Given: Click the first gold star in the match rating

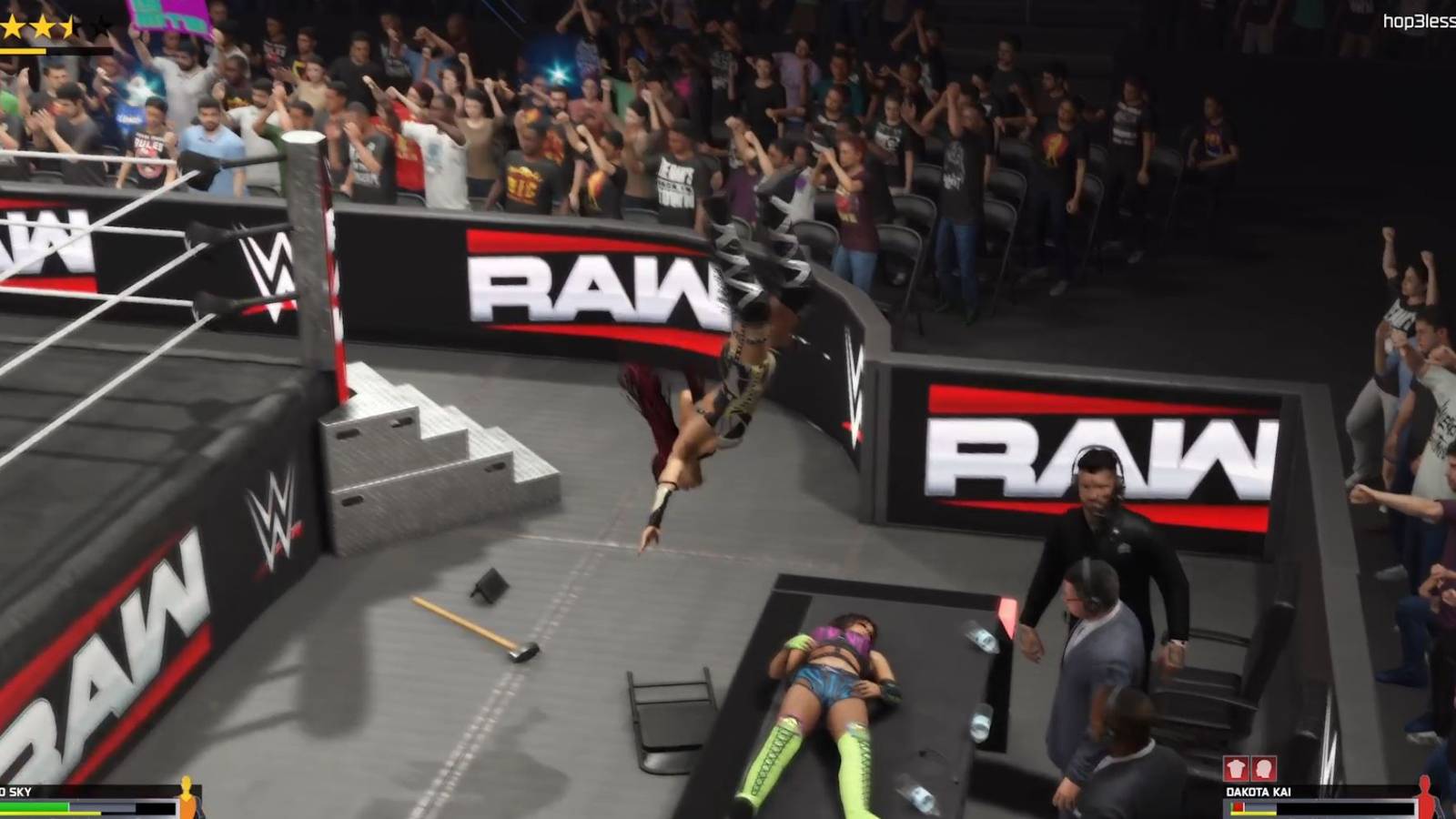Looking at the screenshot, I should (11, 27).
